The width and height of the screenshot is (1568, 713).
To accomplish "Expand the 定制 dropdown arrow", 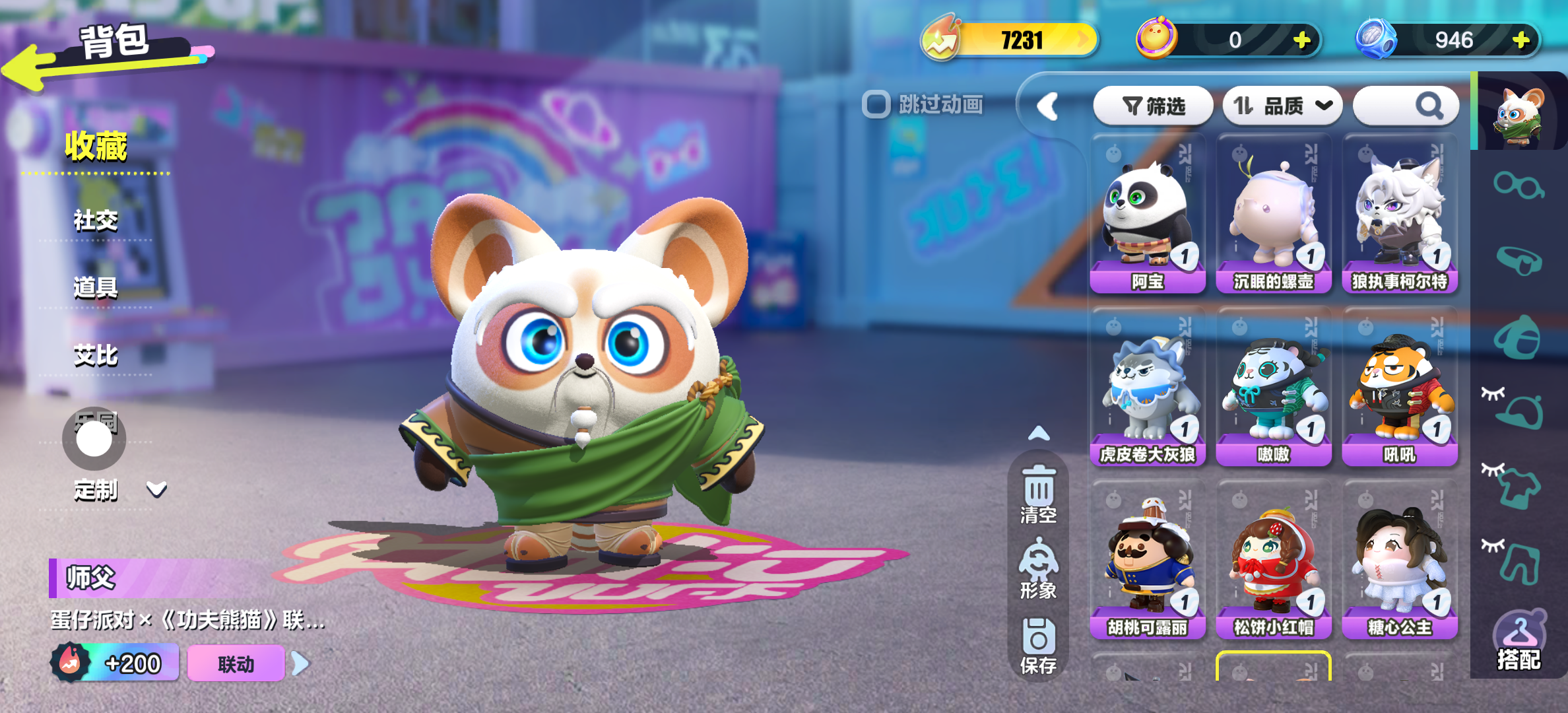I will point(156,490).
